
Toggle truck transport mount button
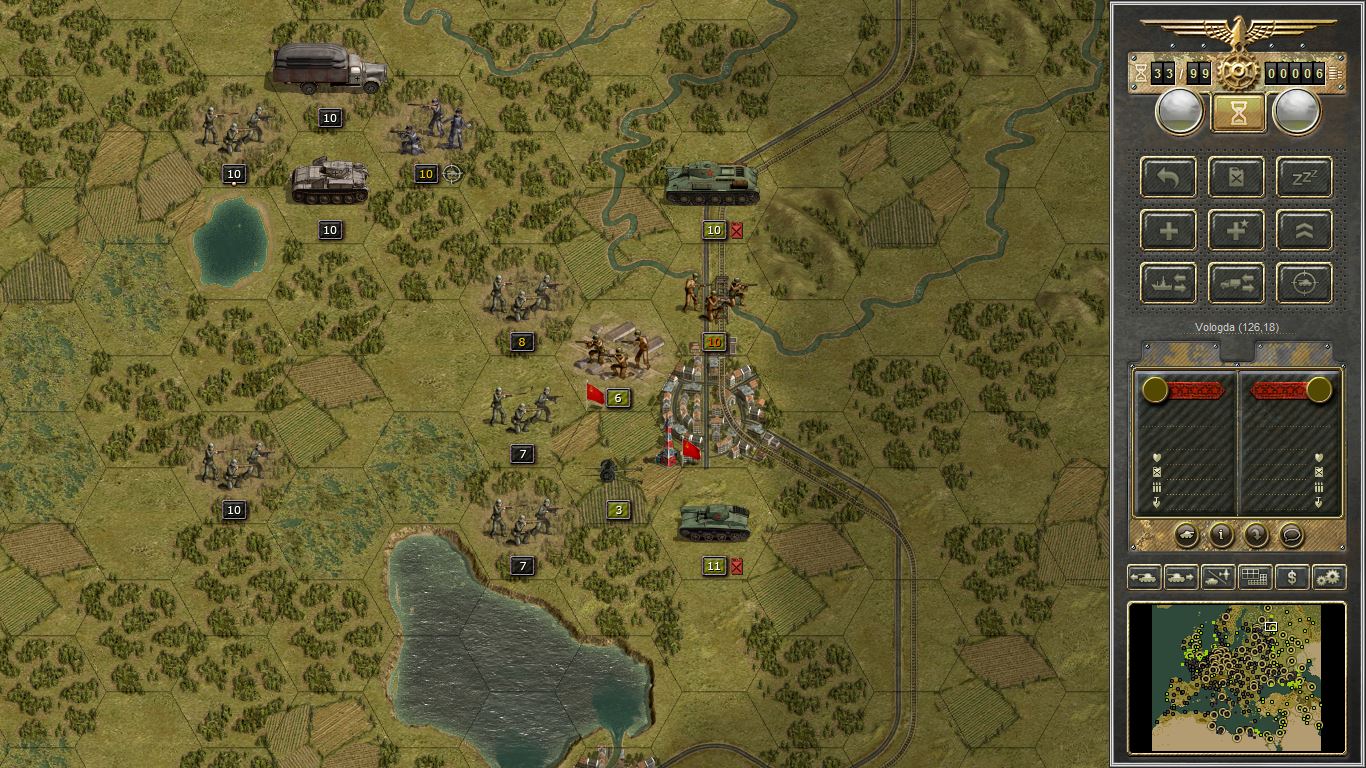[1236, 283]
